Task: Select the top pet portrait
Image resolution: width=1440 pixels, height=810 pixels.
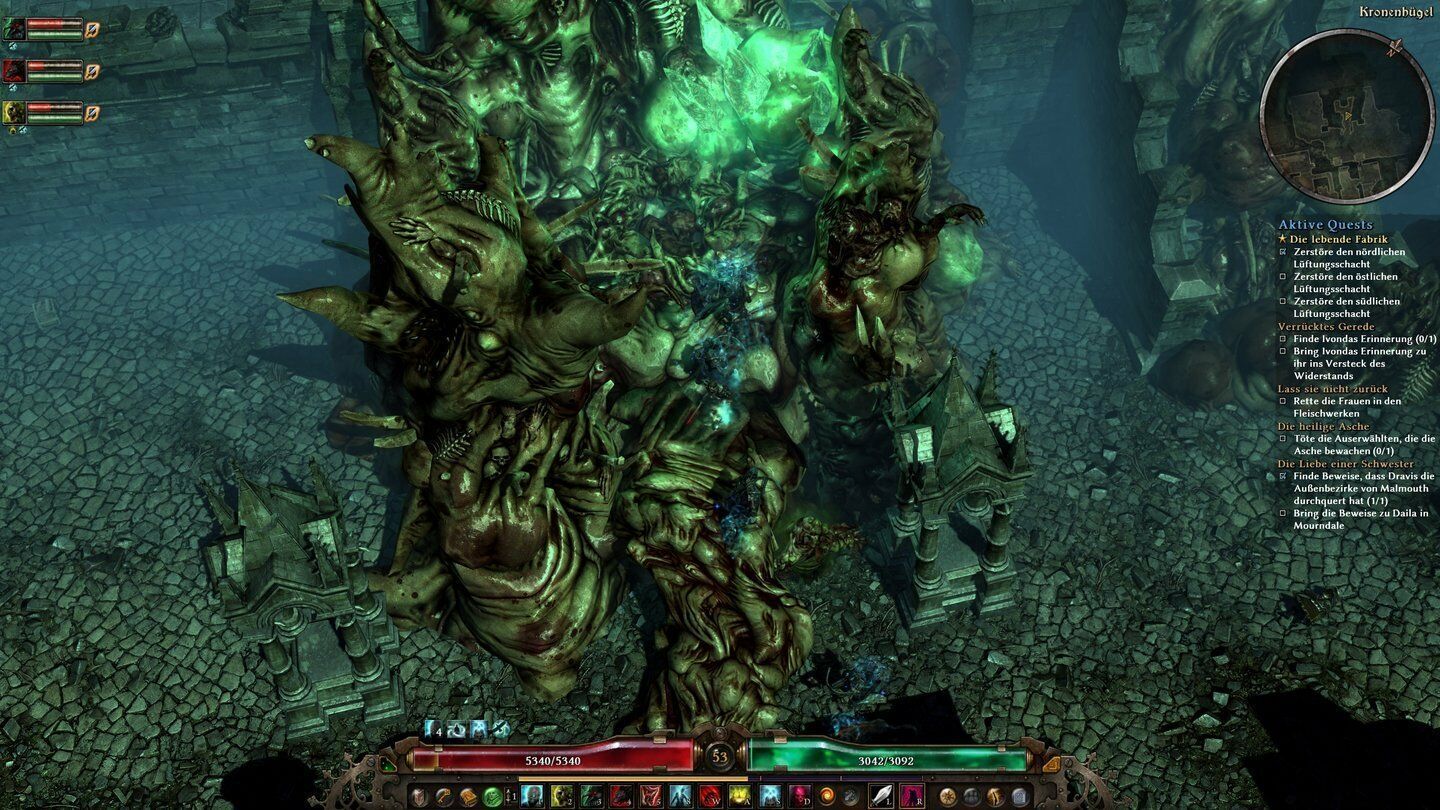Action: (14, 29)
